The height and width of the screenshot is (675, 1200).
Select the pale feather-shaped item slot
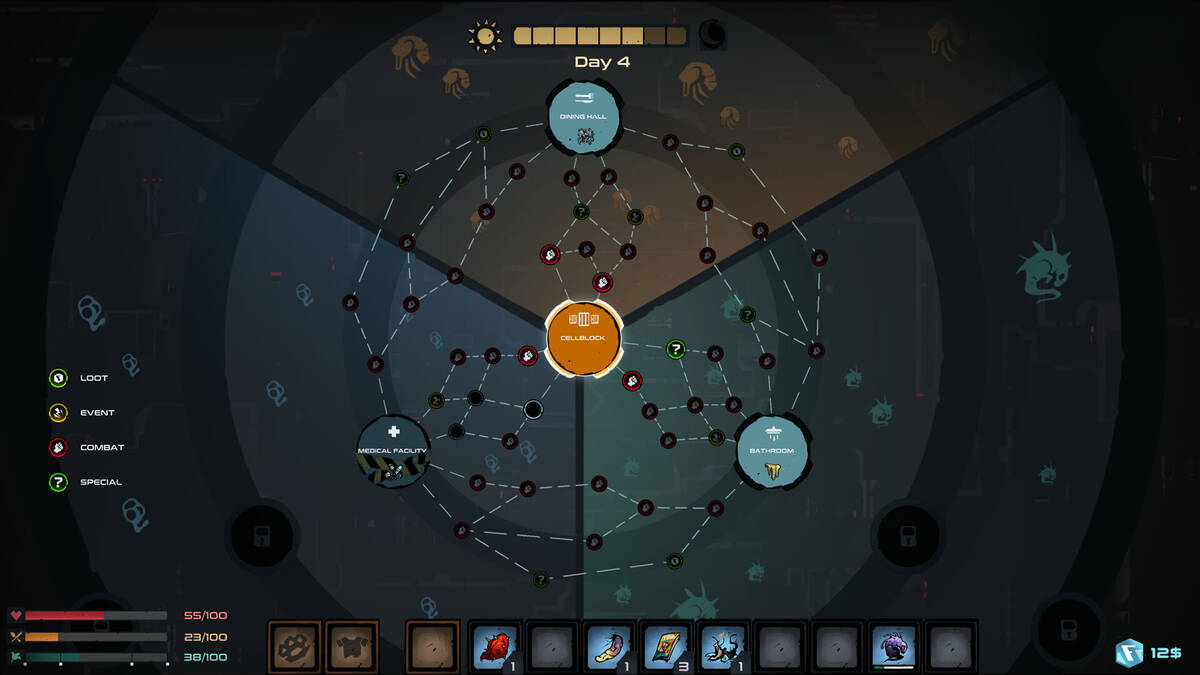(609, 646)
